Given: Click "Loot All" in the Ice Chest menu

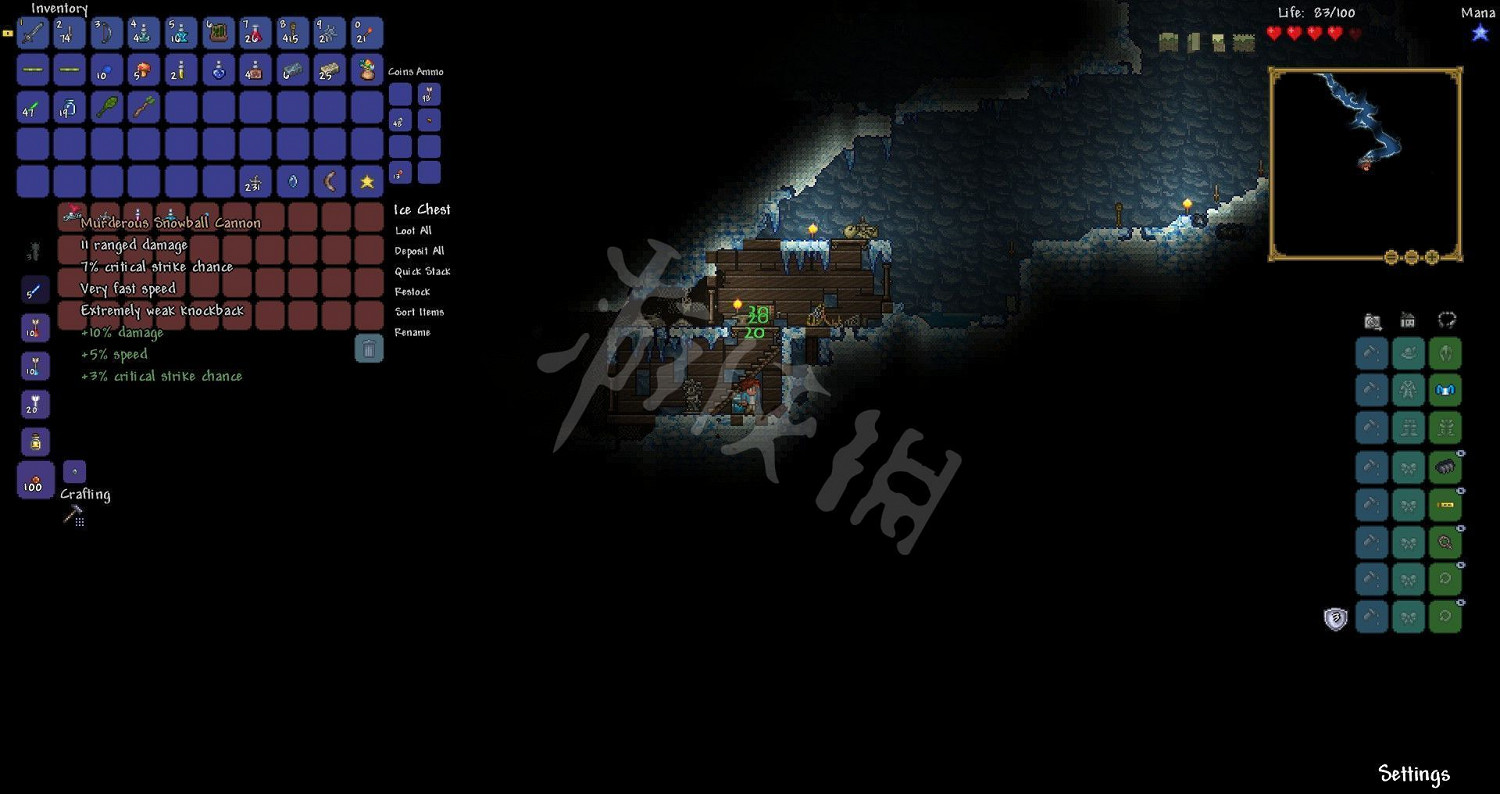Looking at the screenshot, I should coord(412,230).
